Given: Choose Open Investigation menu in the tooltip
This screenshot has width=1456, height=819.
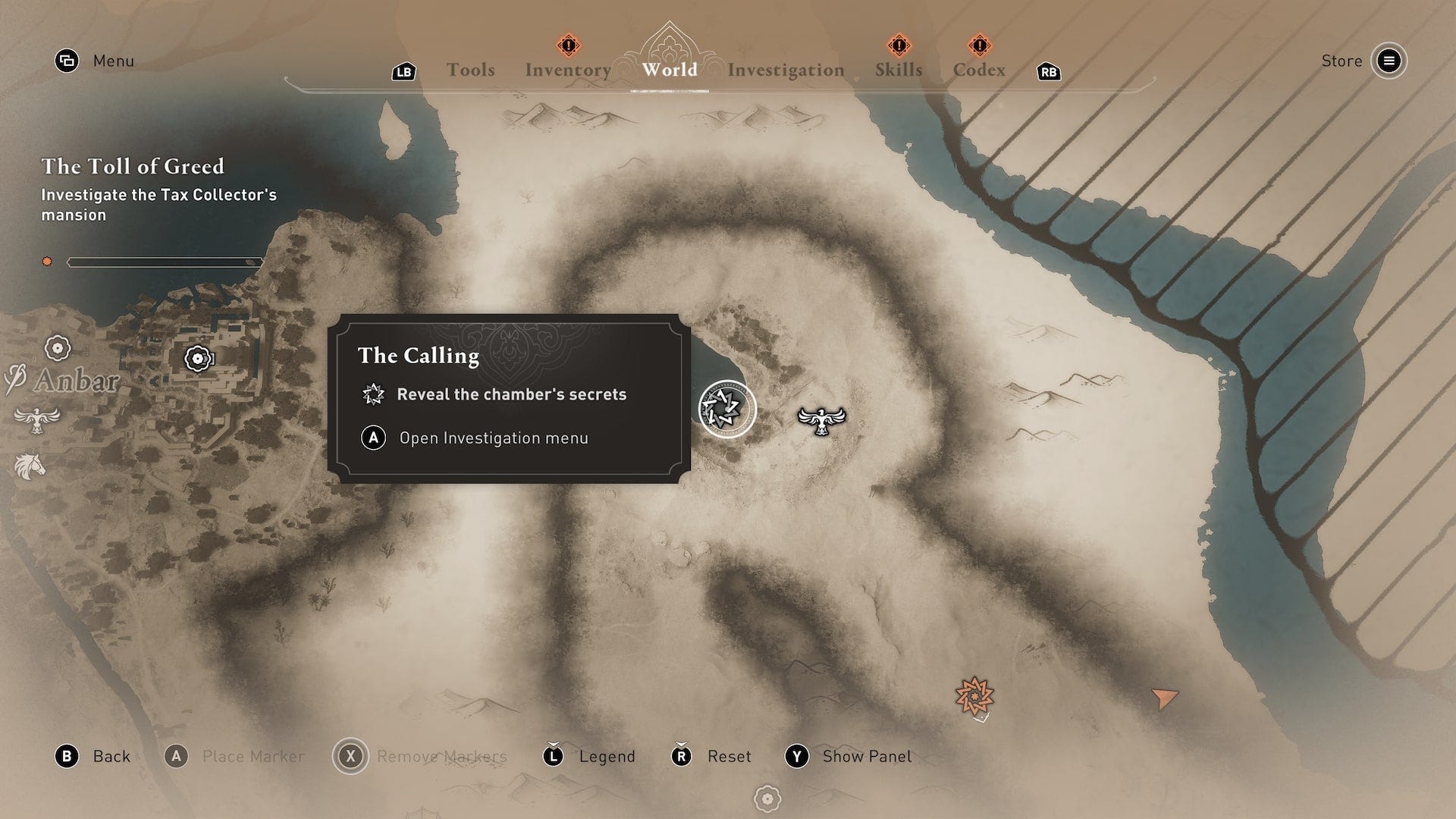Looking at the screenshot, I should coord(493,438).
